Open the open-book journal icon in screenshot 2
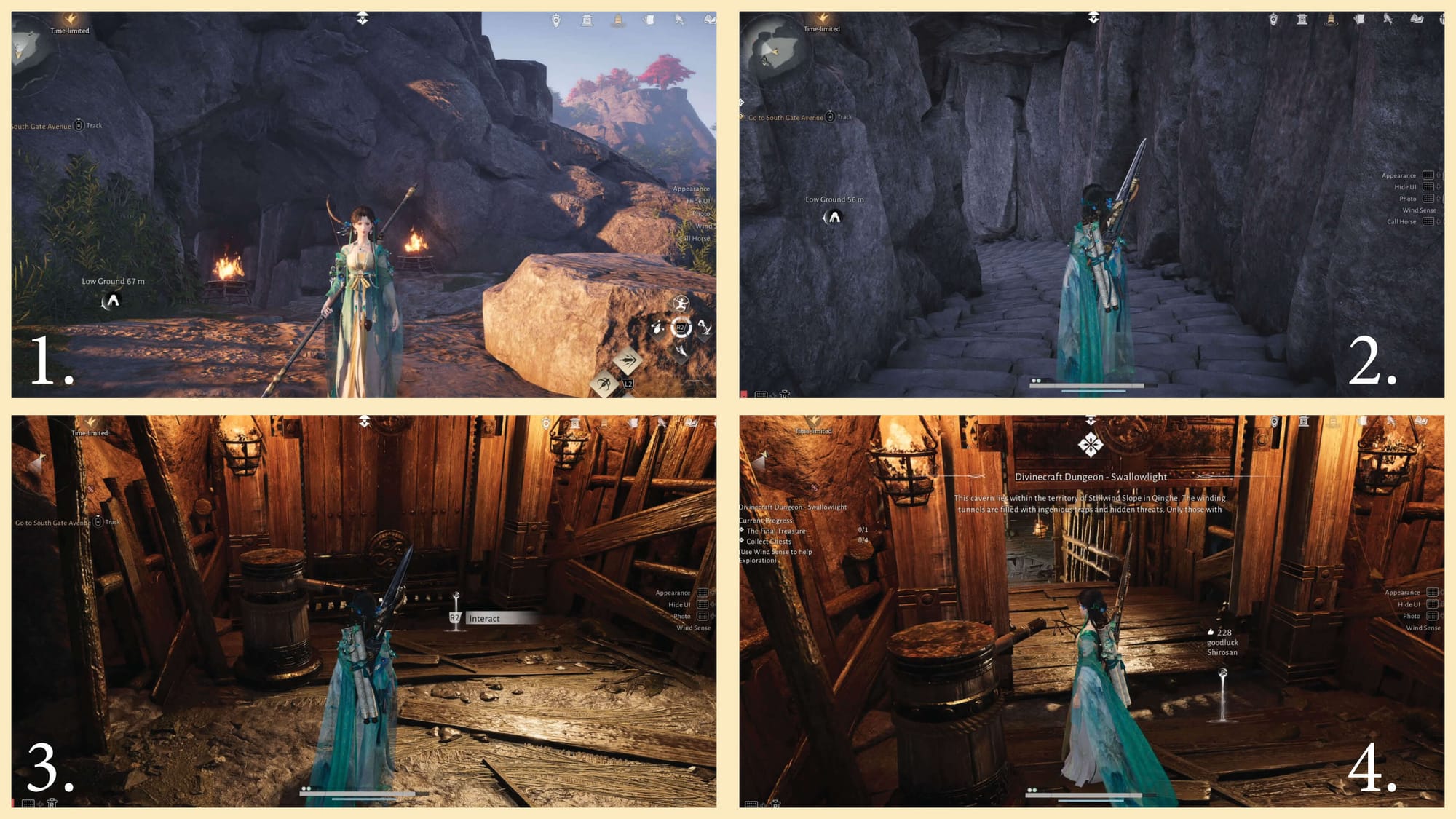Image resolution: width=1456 pixels, height=819 pixels. point(1416,20)
